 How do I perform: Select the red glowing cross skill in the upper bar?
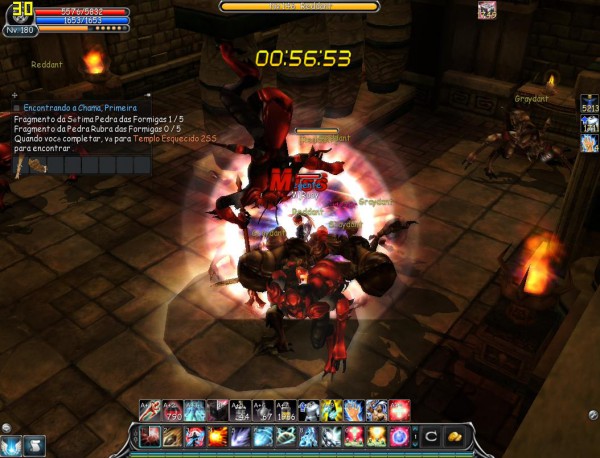399,410
